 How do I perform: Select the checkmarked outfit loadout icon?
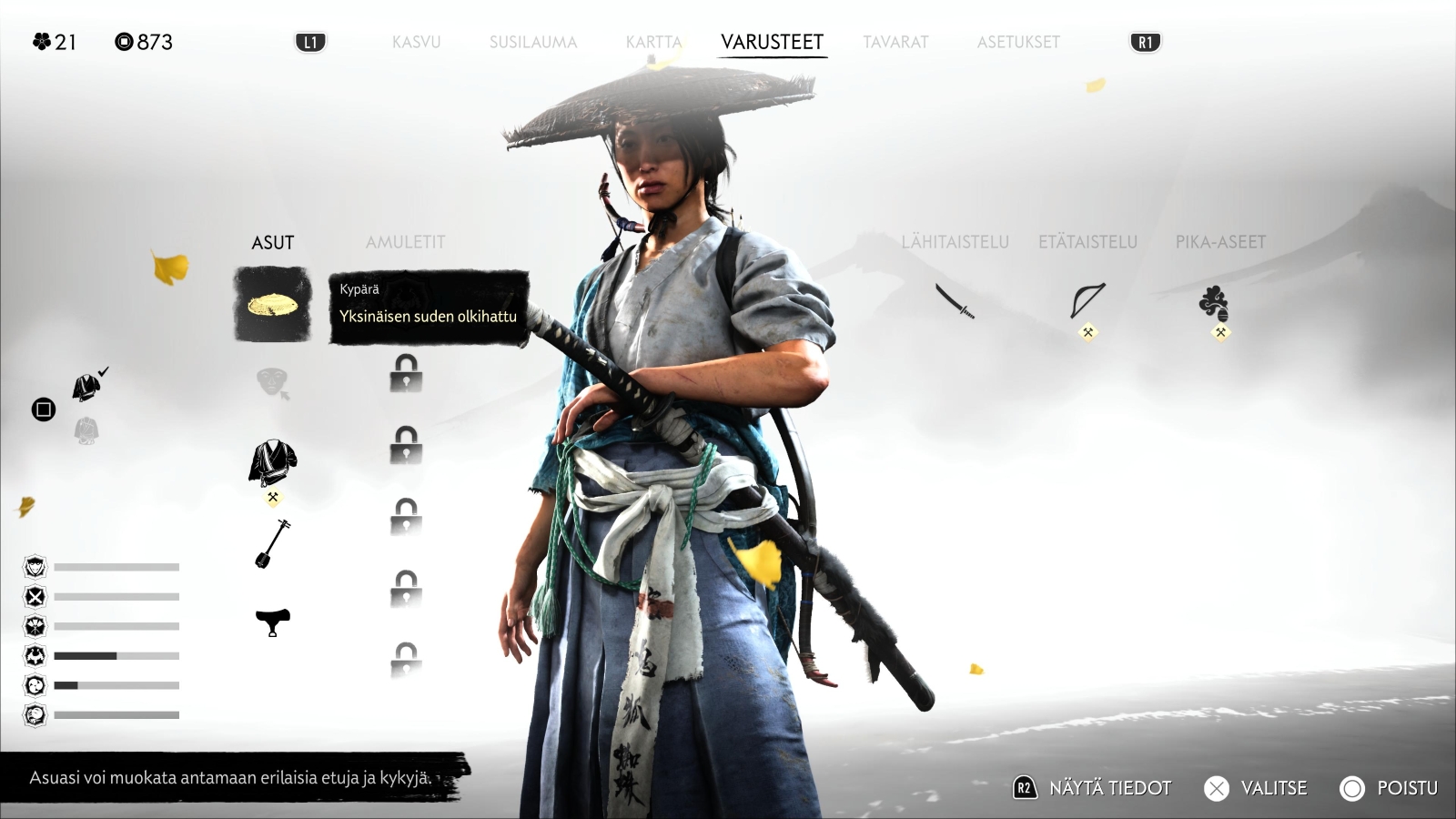88,387
